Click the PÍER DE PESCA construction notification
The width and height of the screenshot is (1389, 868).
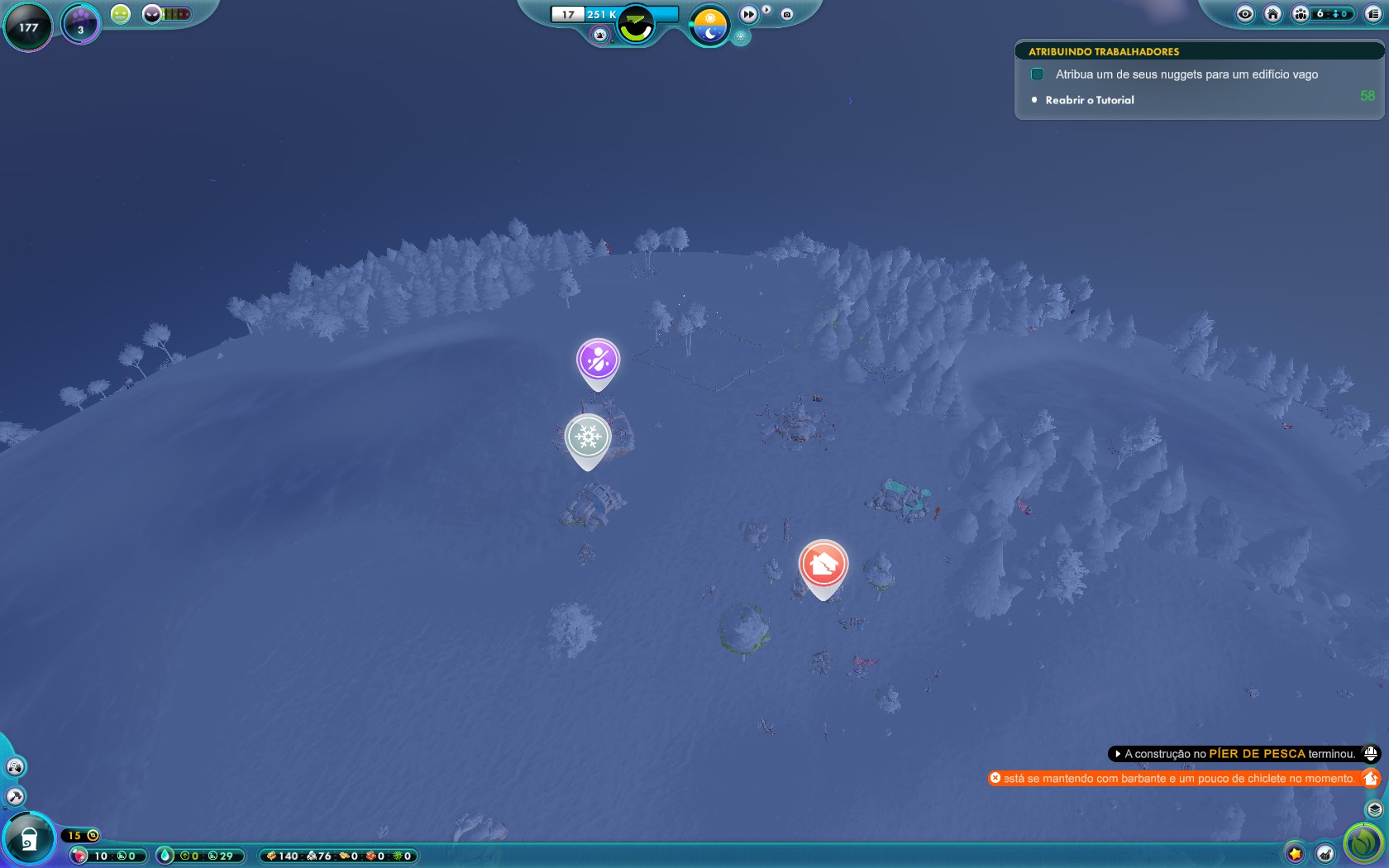1235,754
